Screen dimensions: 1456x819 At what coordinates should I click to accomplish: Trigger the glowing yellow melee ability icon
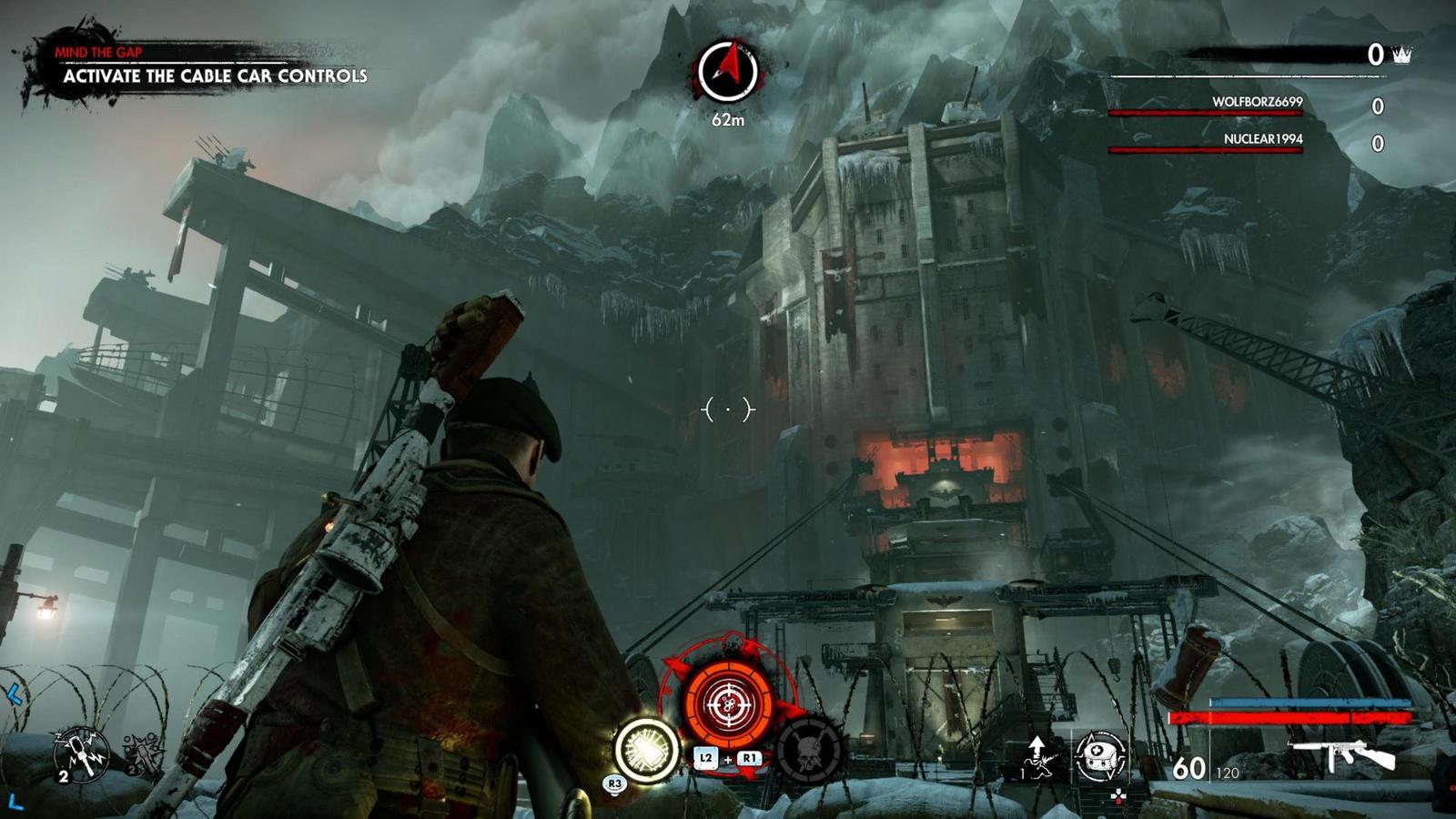click(x=647, y=750)
